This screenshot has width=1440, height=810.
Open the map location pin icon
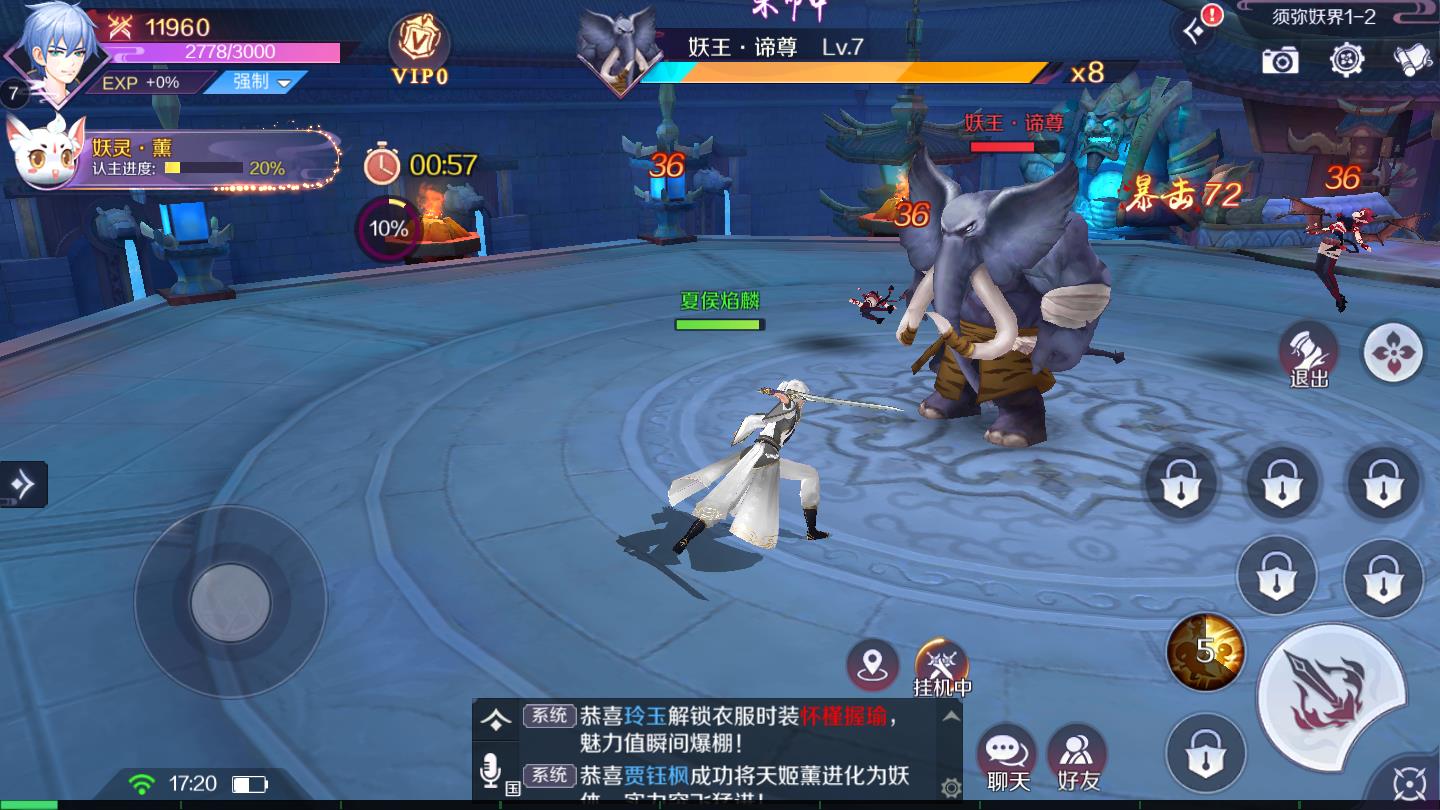tap(875, 662)
